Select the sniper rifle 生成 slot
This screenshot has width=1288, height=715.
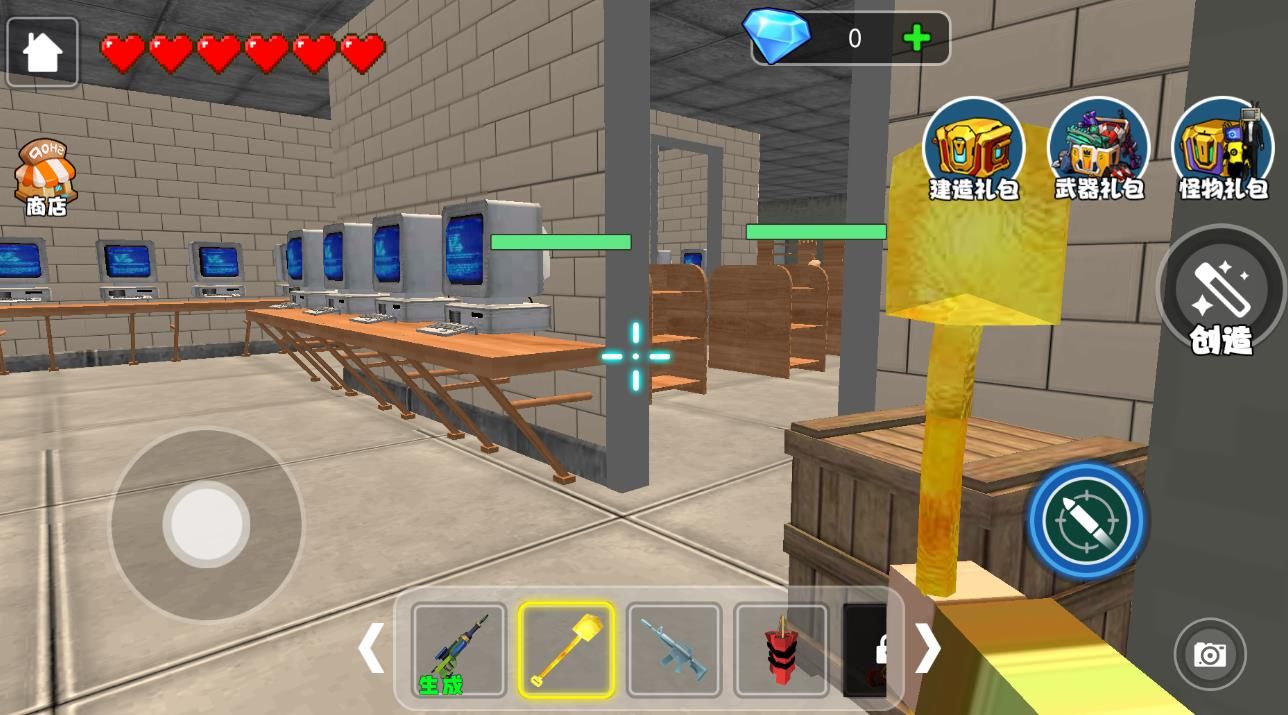click(x=459, y=650)
